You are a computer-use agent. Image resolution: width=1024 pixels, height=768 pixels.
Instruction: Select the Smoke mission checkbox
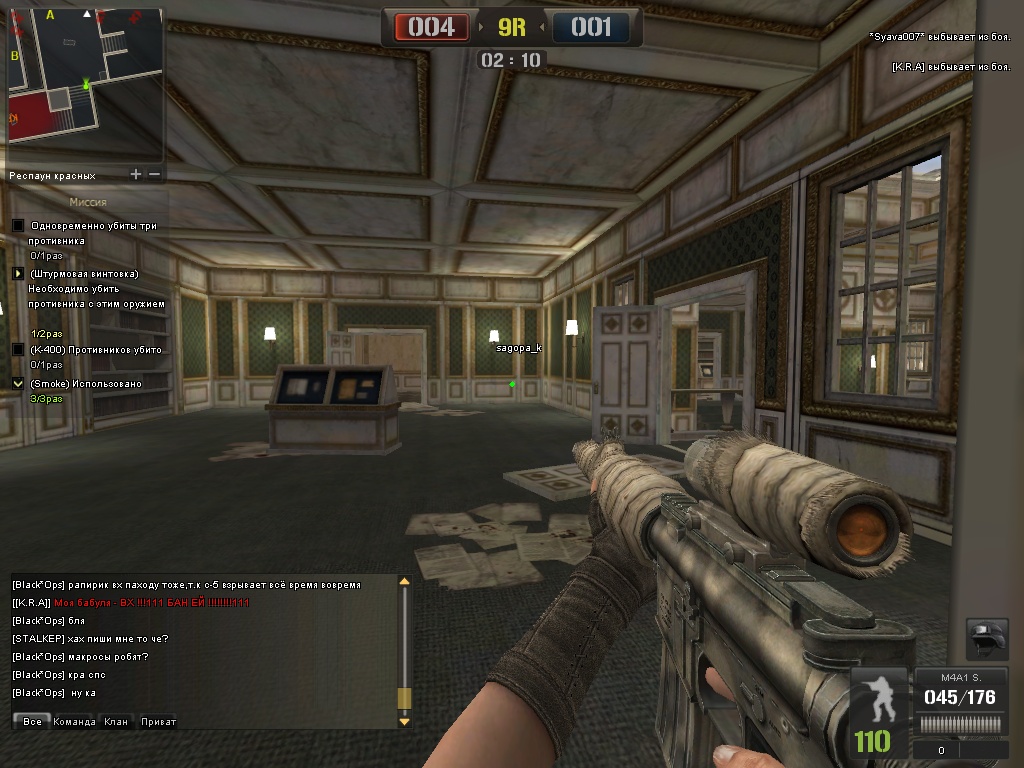(x=17, y=383)
